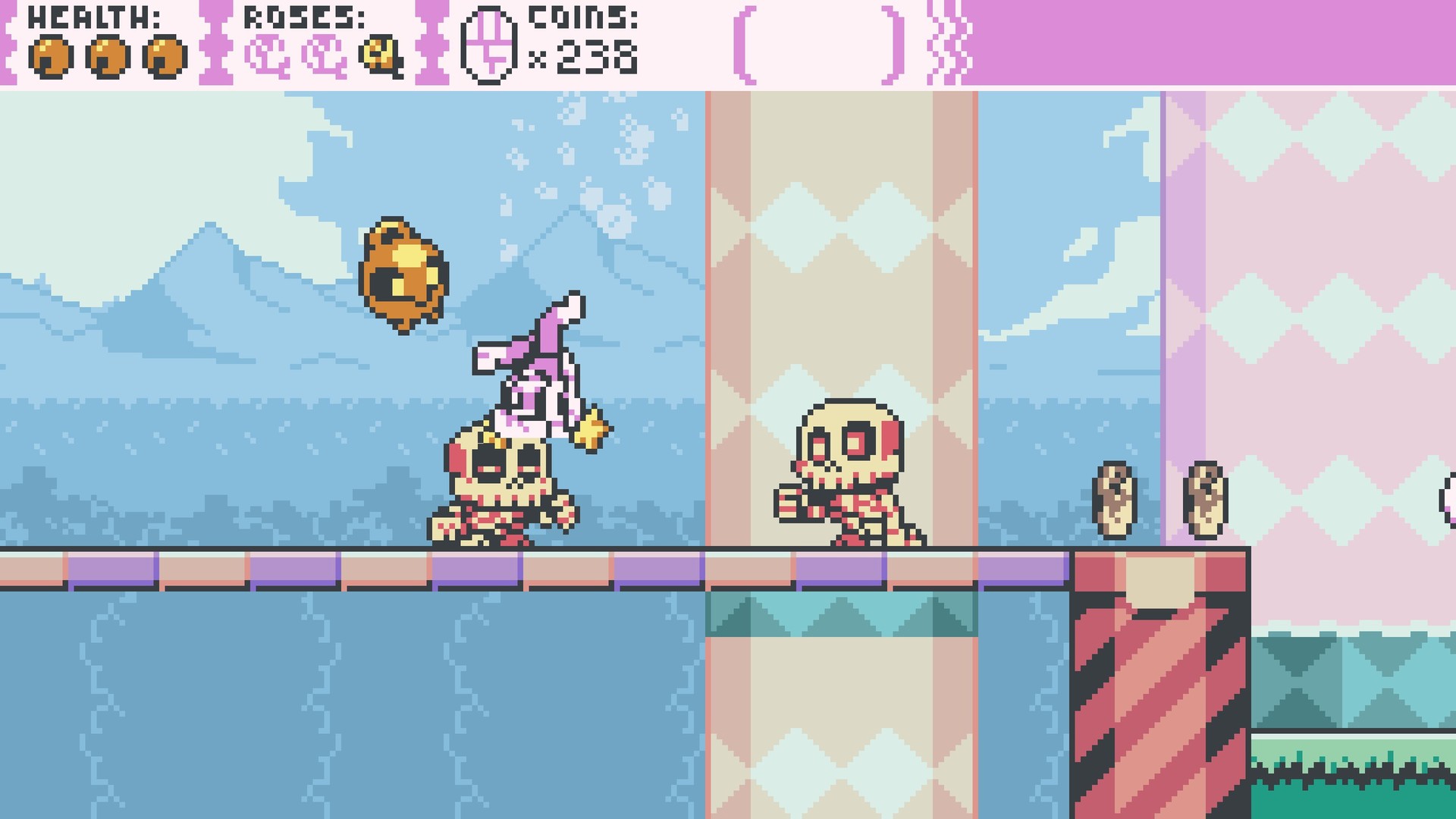Click the divider between ROSES and COINS sections
Screen dimensions: 1456x819
432,42
